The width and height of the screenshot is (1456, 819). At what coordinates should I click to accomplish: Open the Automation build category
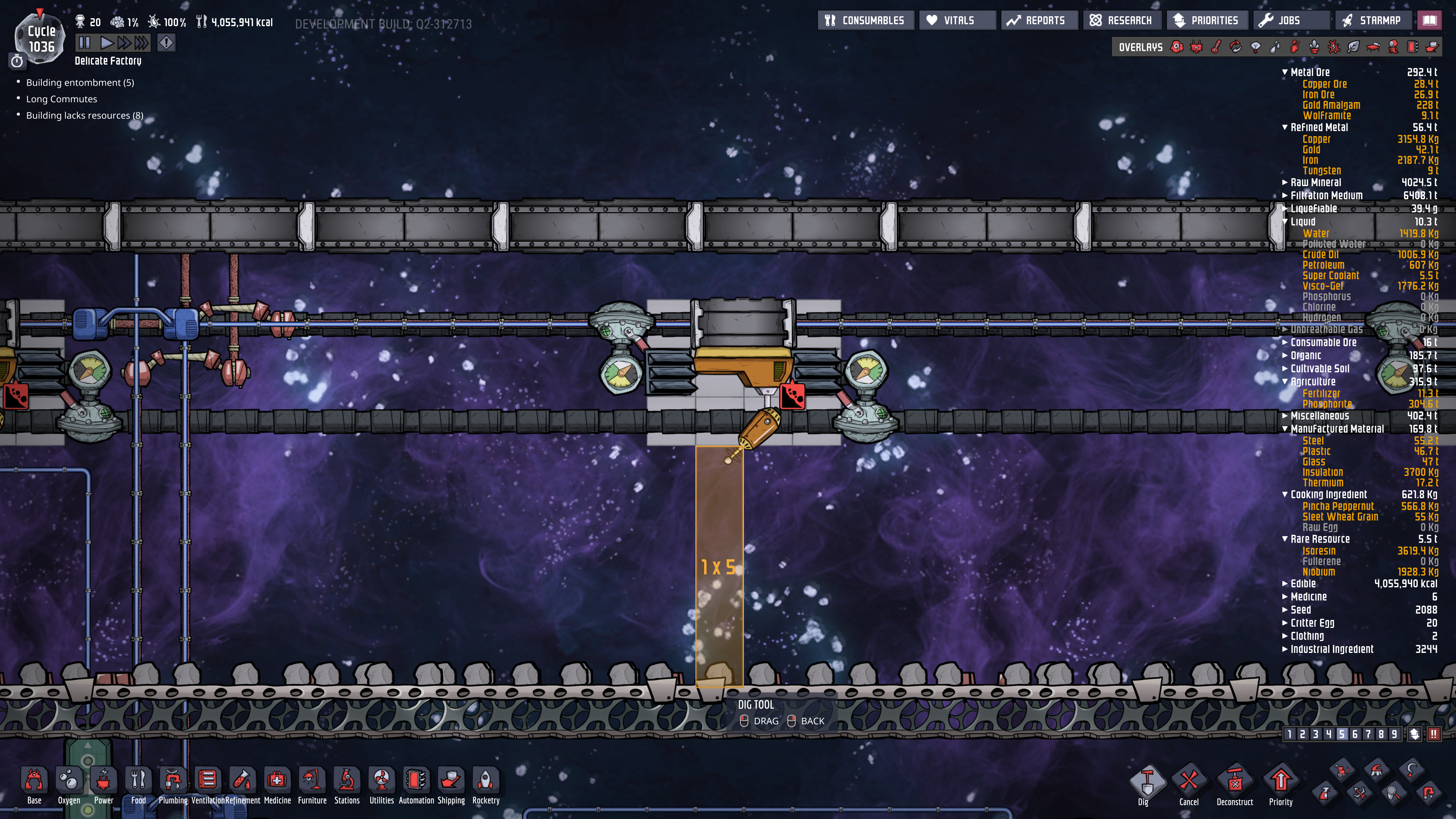coord(416,785)
